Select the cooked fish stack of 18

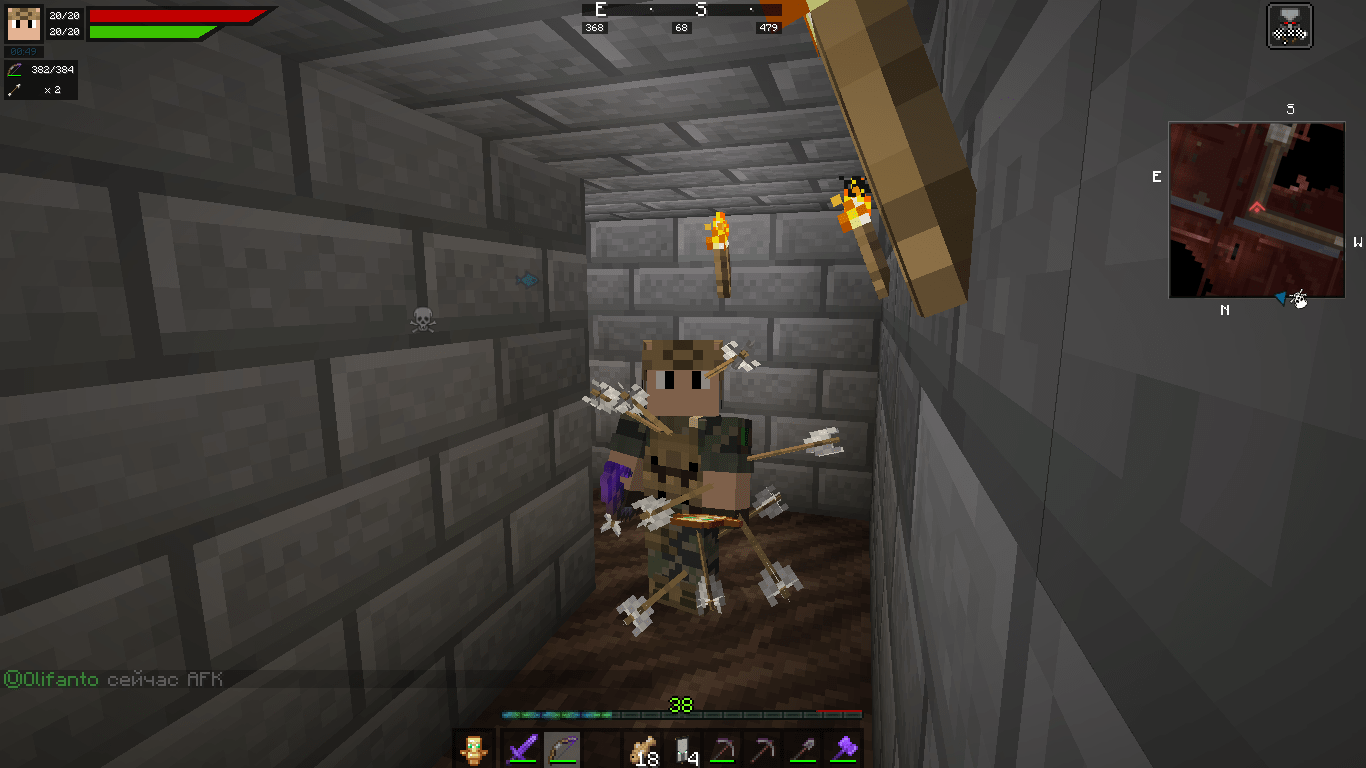tap(643, 749)
